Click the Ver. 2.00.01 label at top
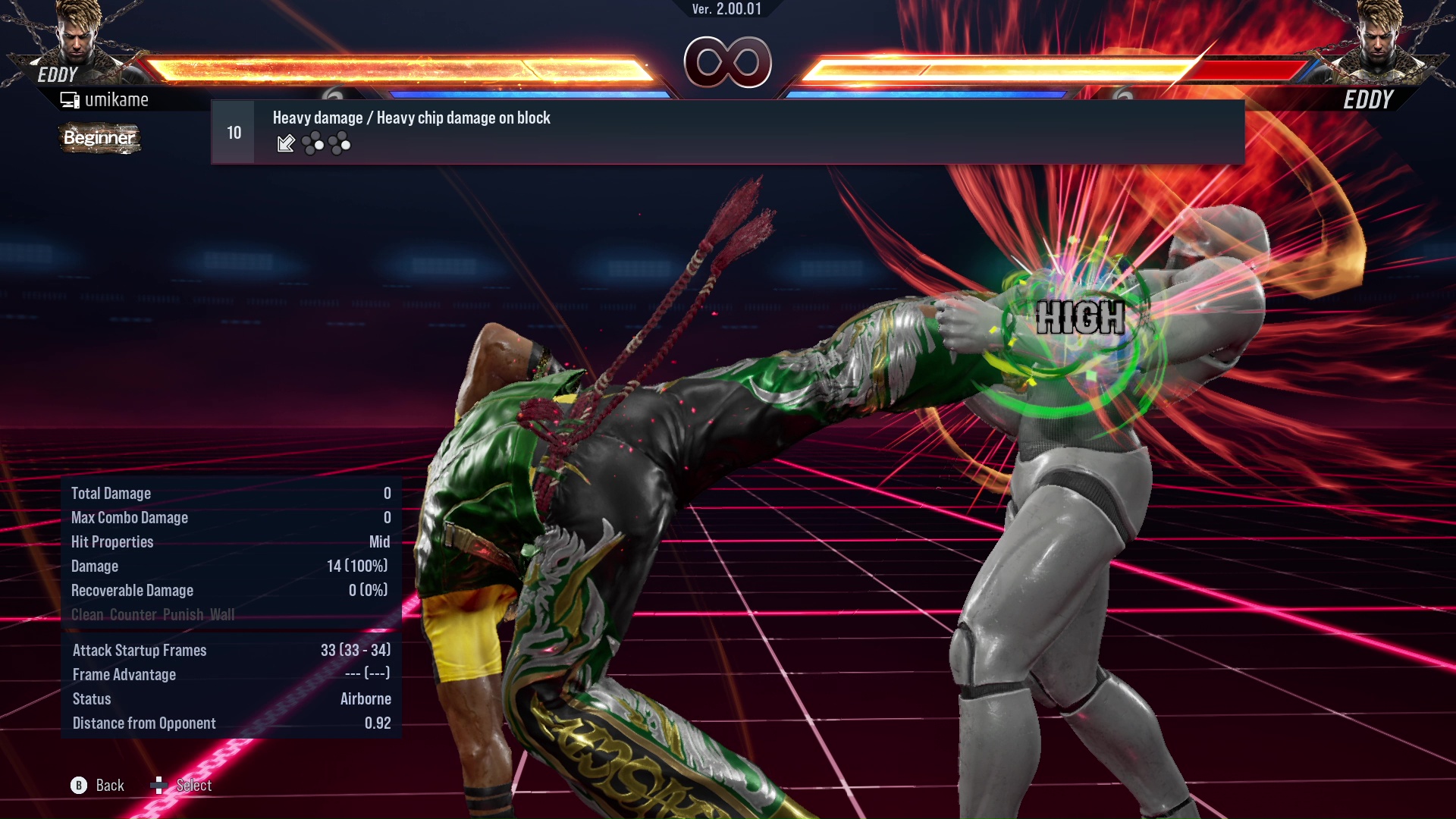 [x=728, y=9]
